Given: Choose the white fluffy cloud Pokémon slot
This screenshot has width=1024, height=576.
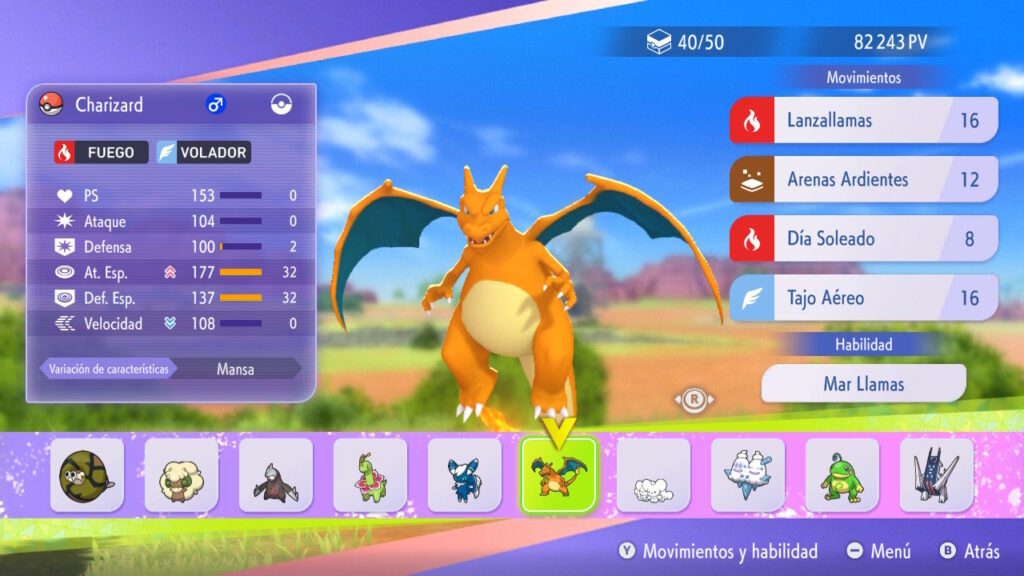Looking at the screenshot, I should (653, 476).
